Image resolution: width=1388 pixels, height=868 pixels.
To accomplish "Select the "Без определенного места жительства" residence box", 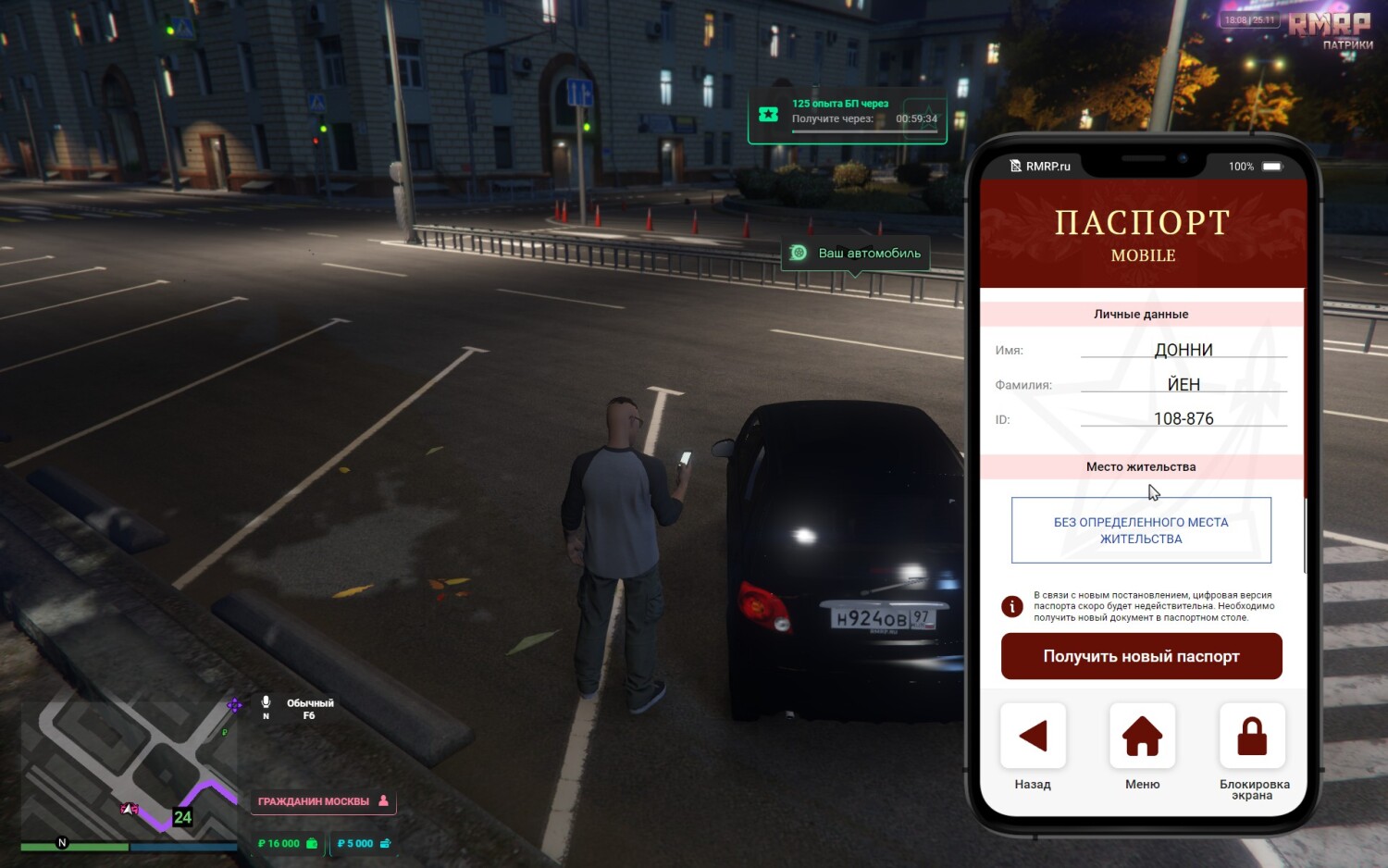I will [1141, 530].
